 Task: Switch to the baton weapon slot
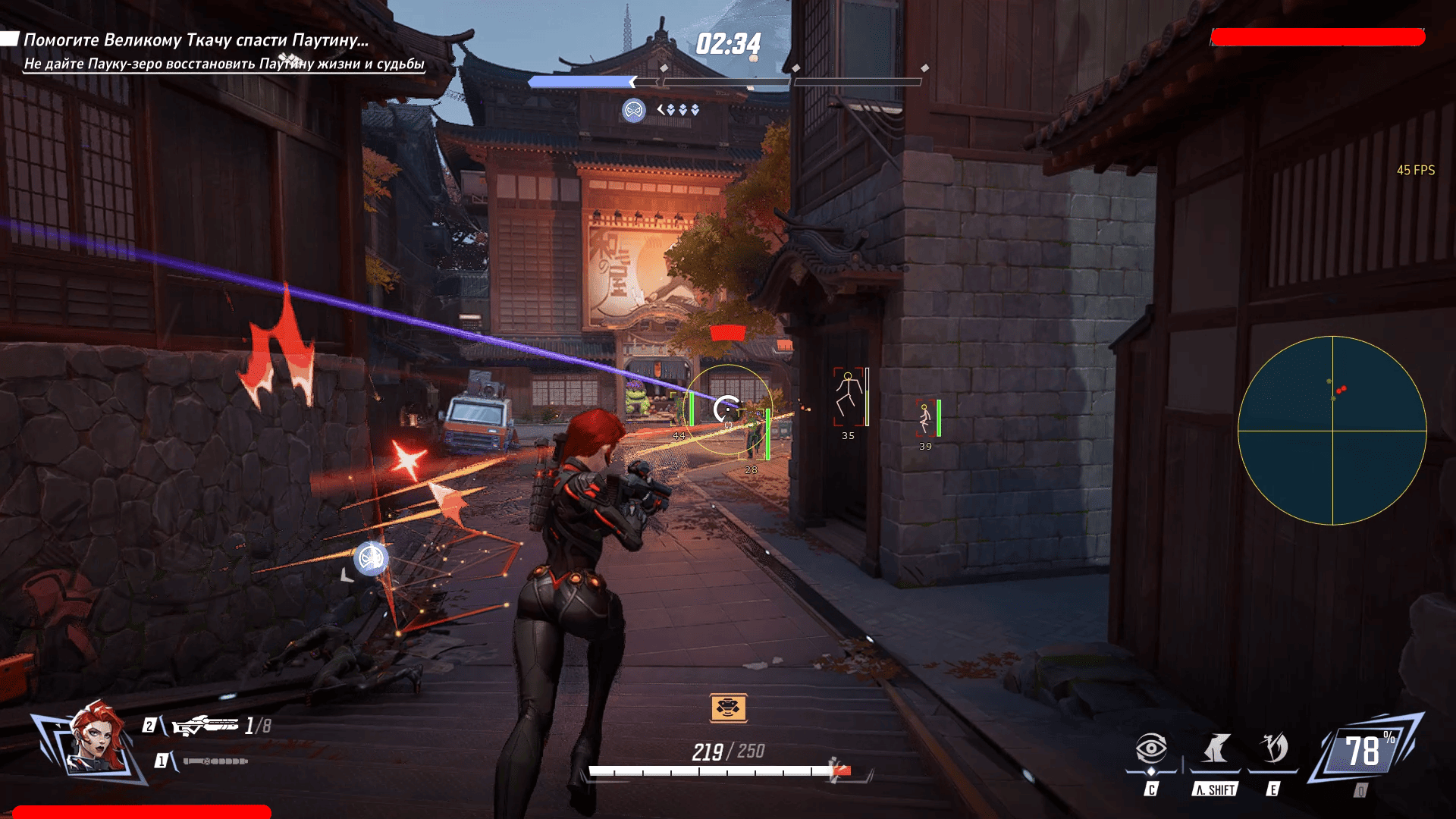[215, 761]
